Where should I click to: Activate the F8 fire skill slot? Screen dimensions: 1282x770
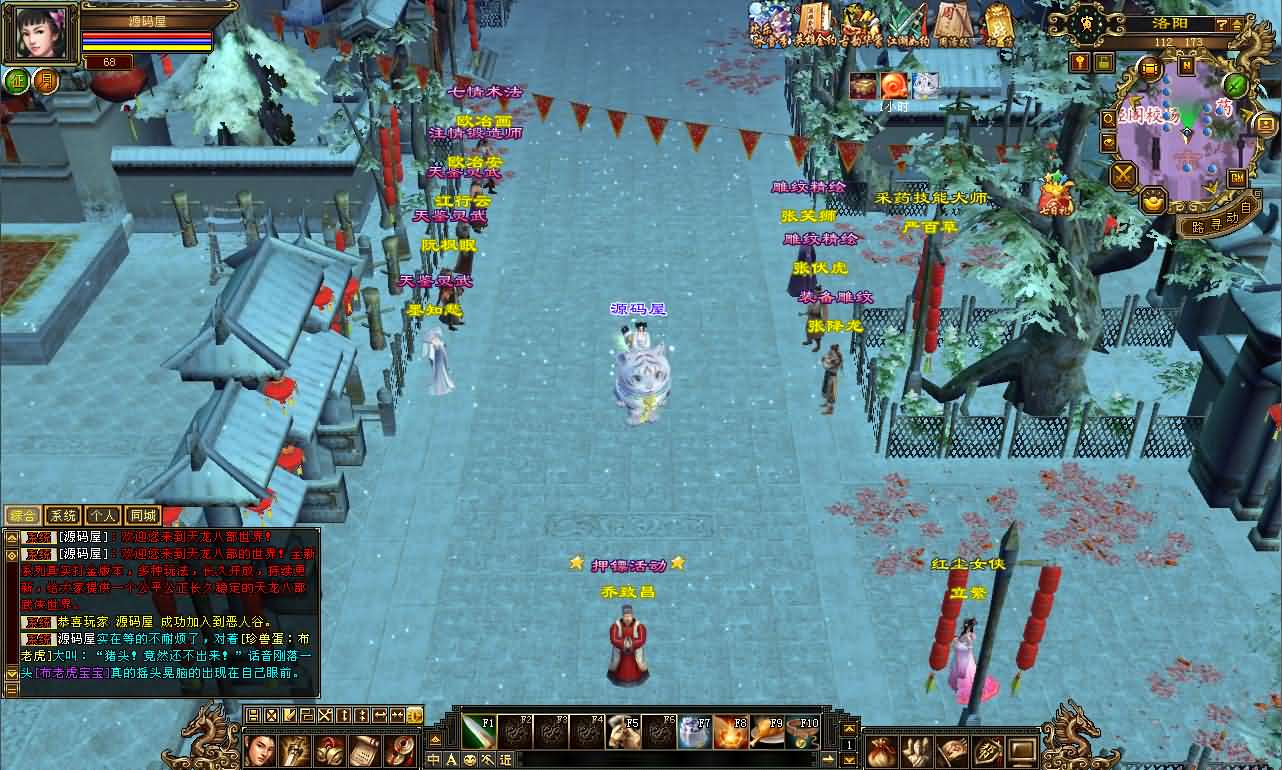(731, 732)
